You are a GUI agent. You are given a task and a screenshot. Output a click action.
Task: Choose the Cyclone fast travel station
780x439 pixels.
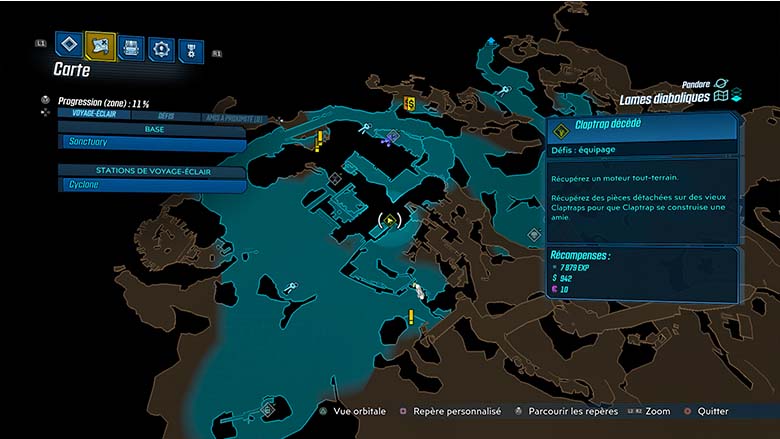[152, 185]
